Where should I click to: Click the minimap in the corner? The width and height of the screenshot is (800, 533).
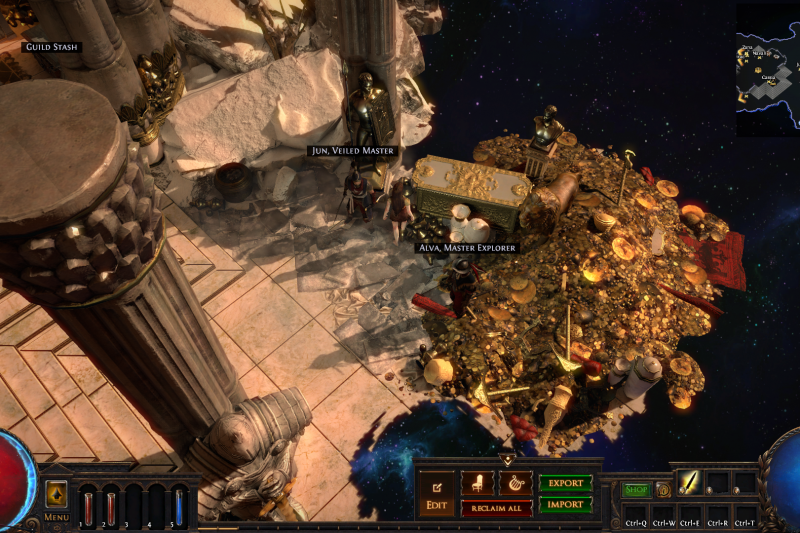tap(768, 70)
